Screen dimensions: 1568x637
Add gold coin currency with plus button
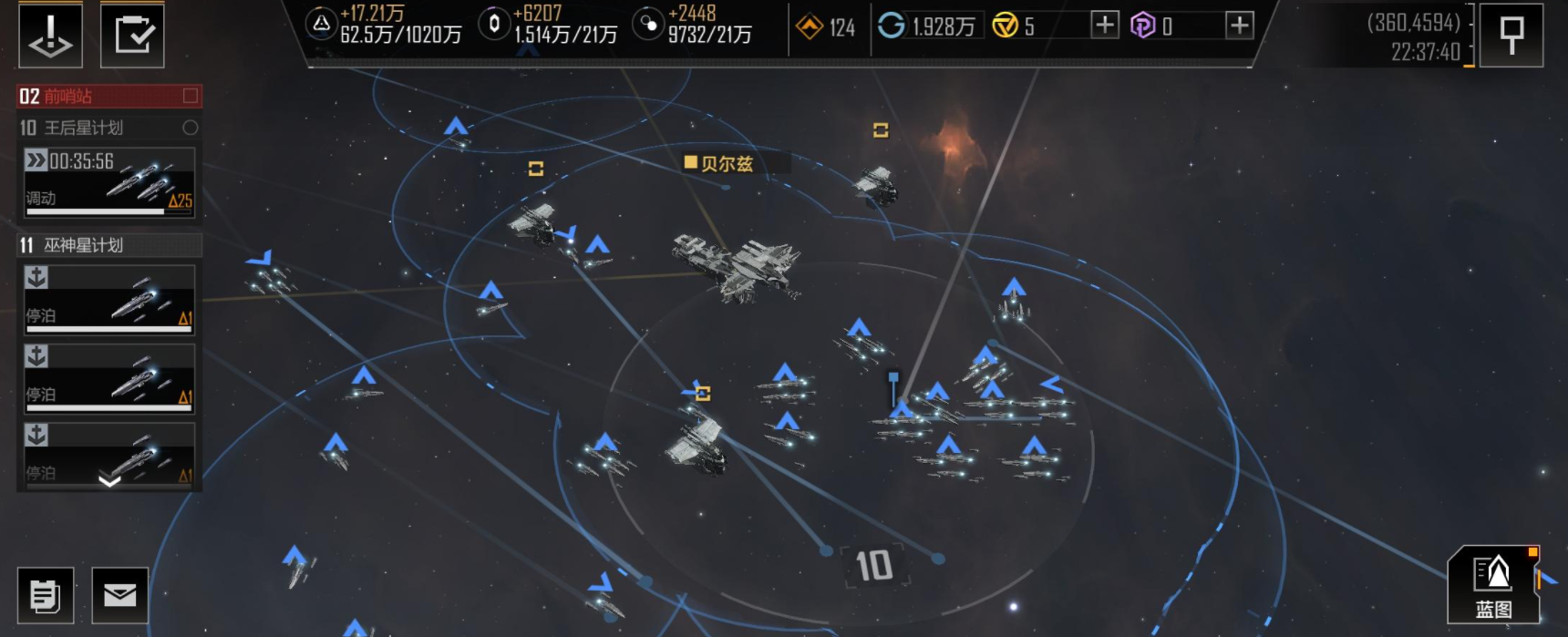click(x=1104, y=26)
